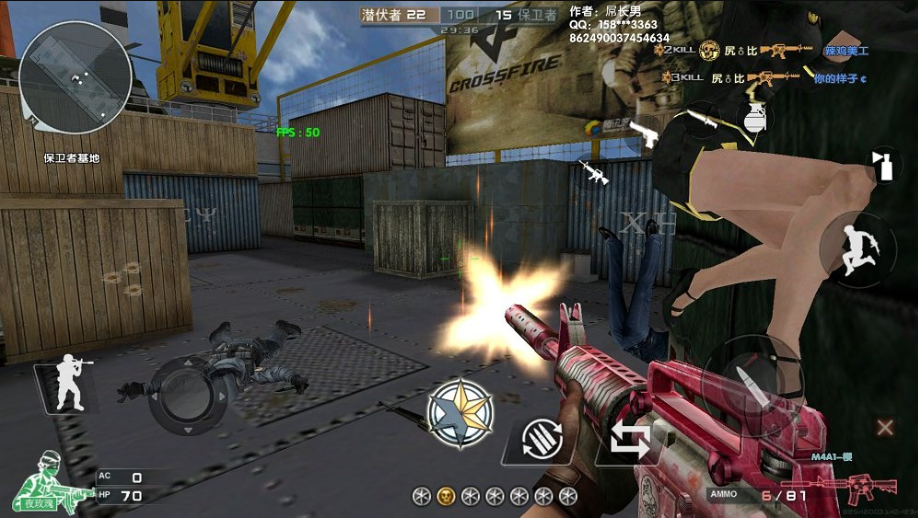Screen dimensions: 918x518
Task: Switch to the pistol weapon icon
Action: coord(645,135)
